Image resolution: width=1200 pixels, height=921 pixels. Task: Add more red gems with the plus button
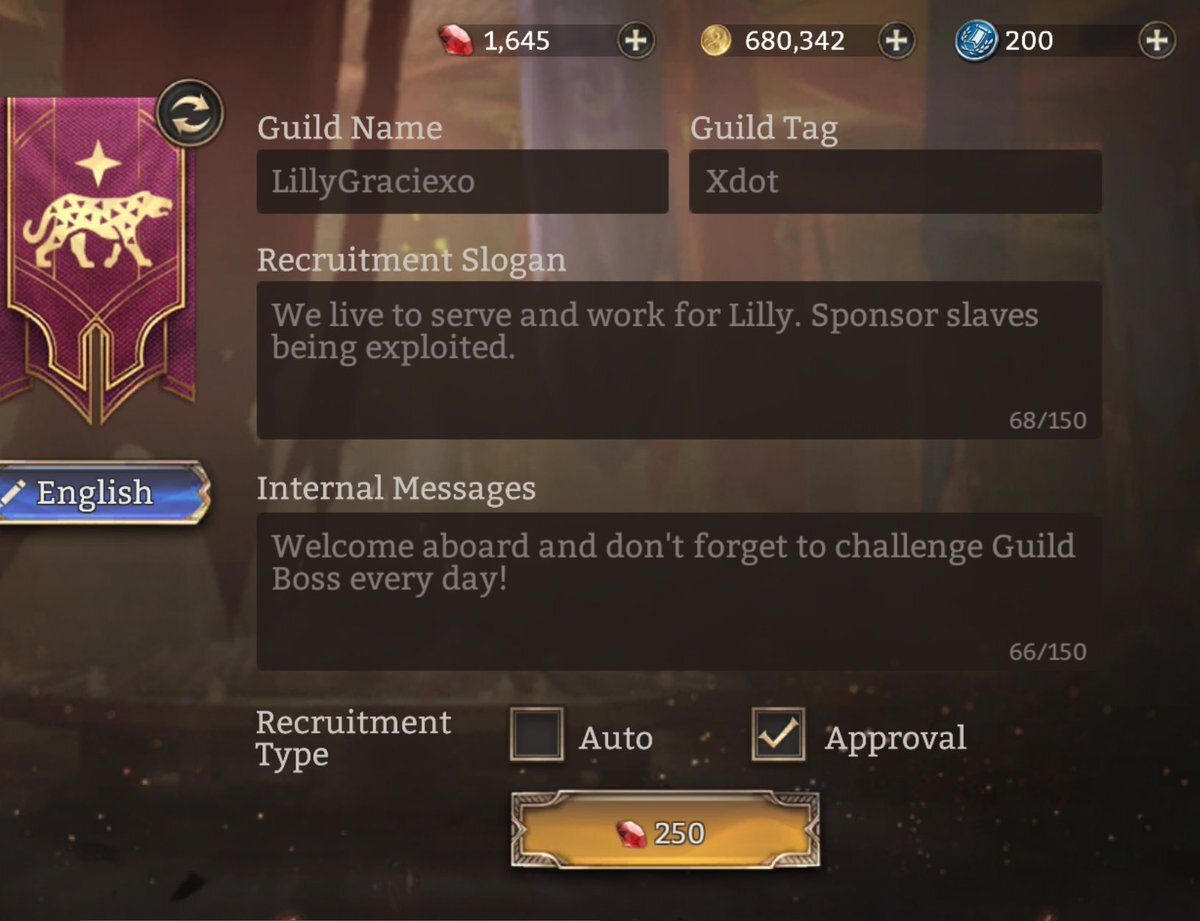[636, 41]
